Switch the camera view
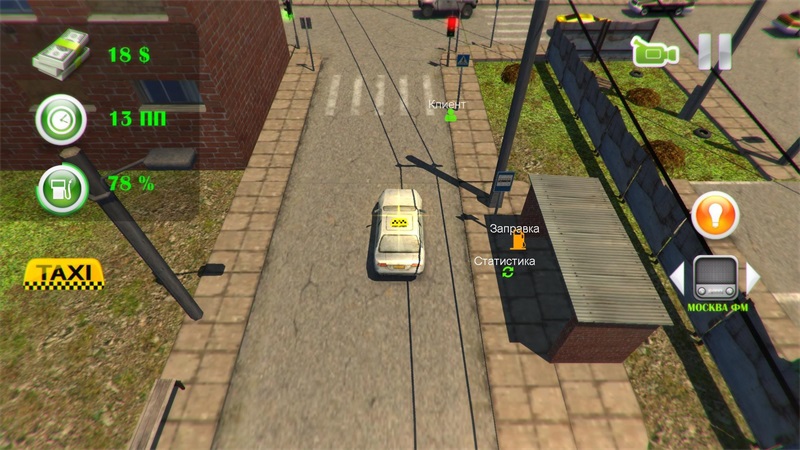The image size is (800, 450). tap(655, 51)
